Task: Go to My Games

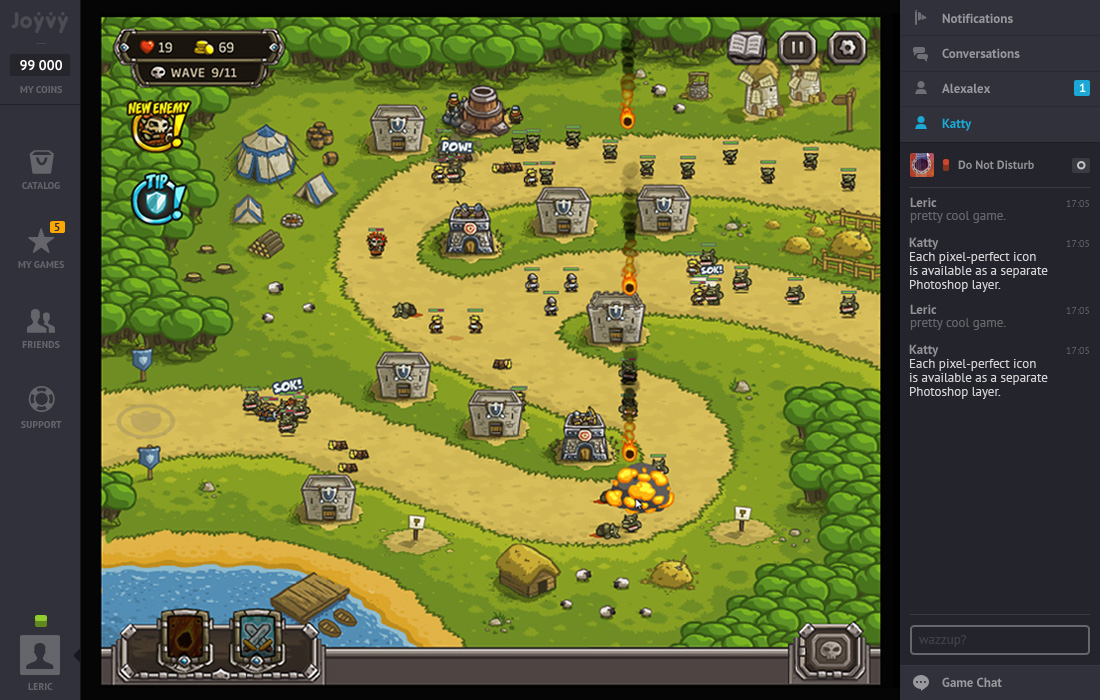Action: 41,247
